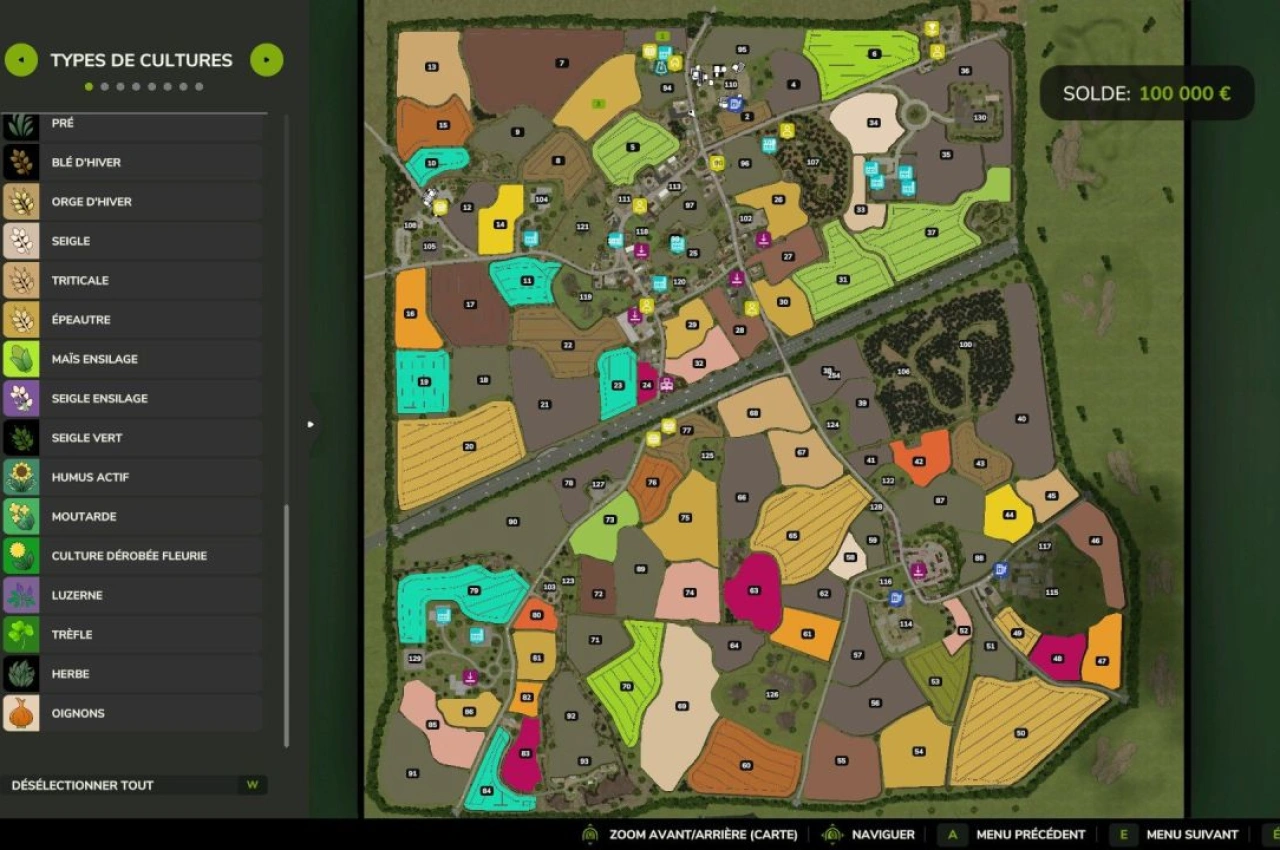Toggle the Triticale crop filter
Screen dimensions: 1280x850
[132, 281]
